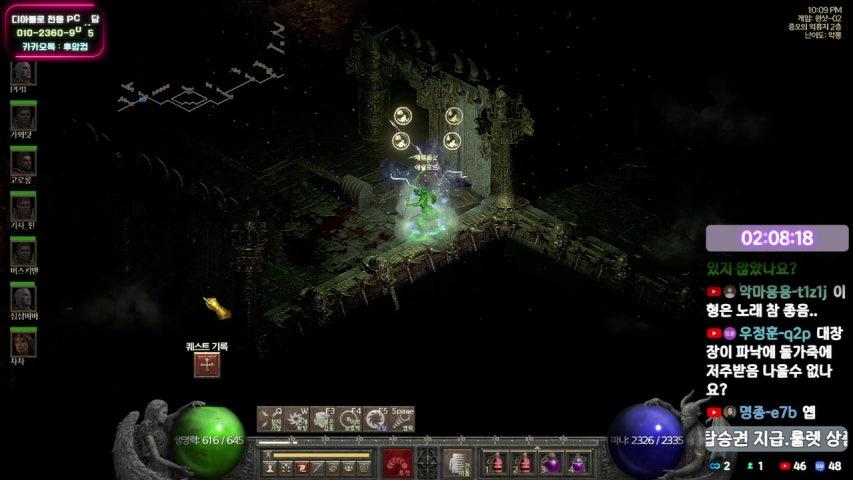The height and width of the screenshot is (480, 853).
Task: Select the 고로롱 party member portrait
Action: [23, 162]
